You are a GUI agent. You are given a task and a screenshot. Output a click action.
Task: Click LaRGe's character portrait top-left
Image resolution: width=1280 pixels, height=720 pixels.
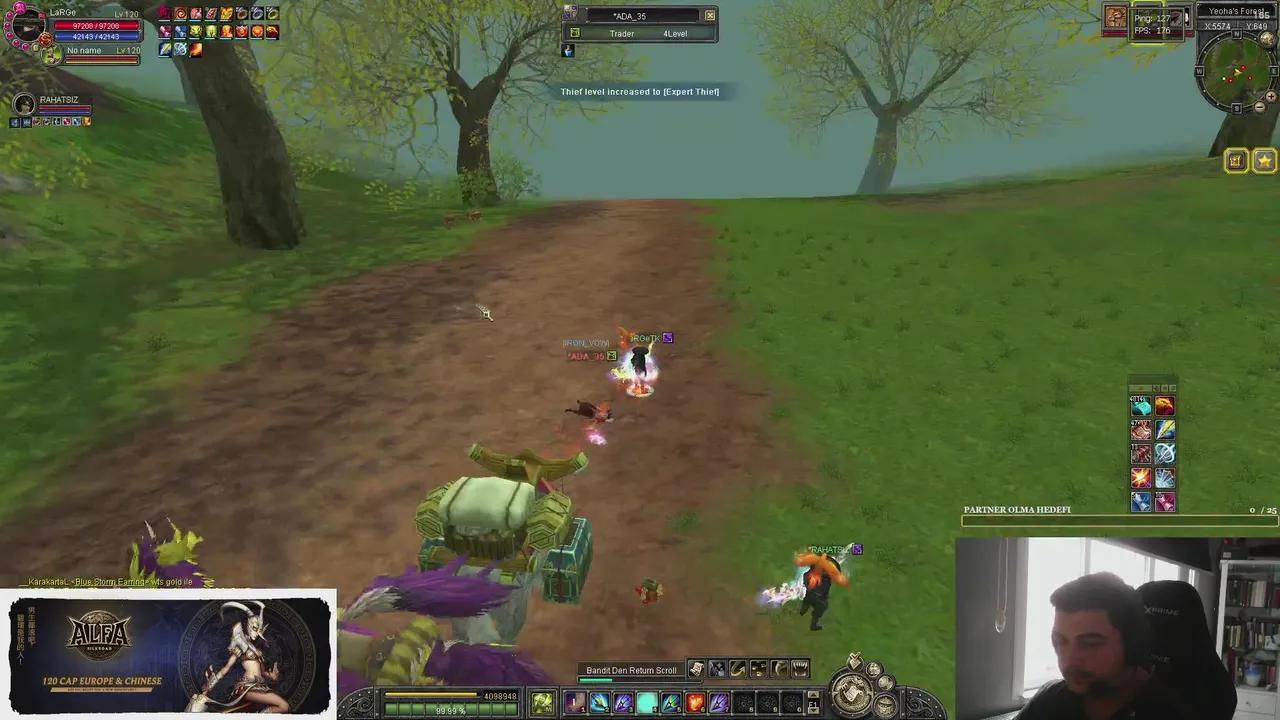click(27, 27)
